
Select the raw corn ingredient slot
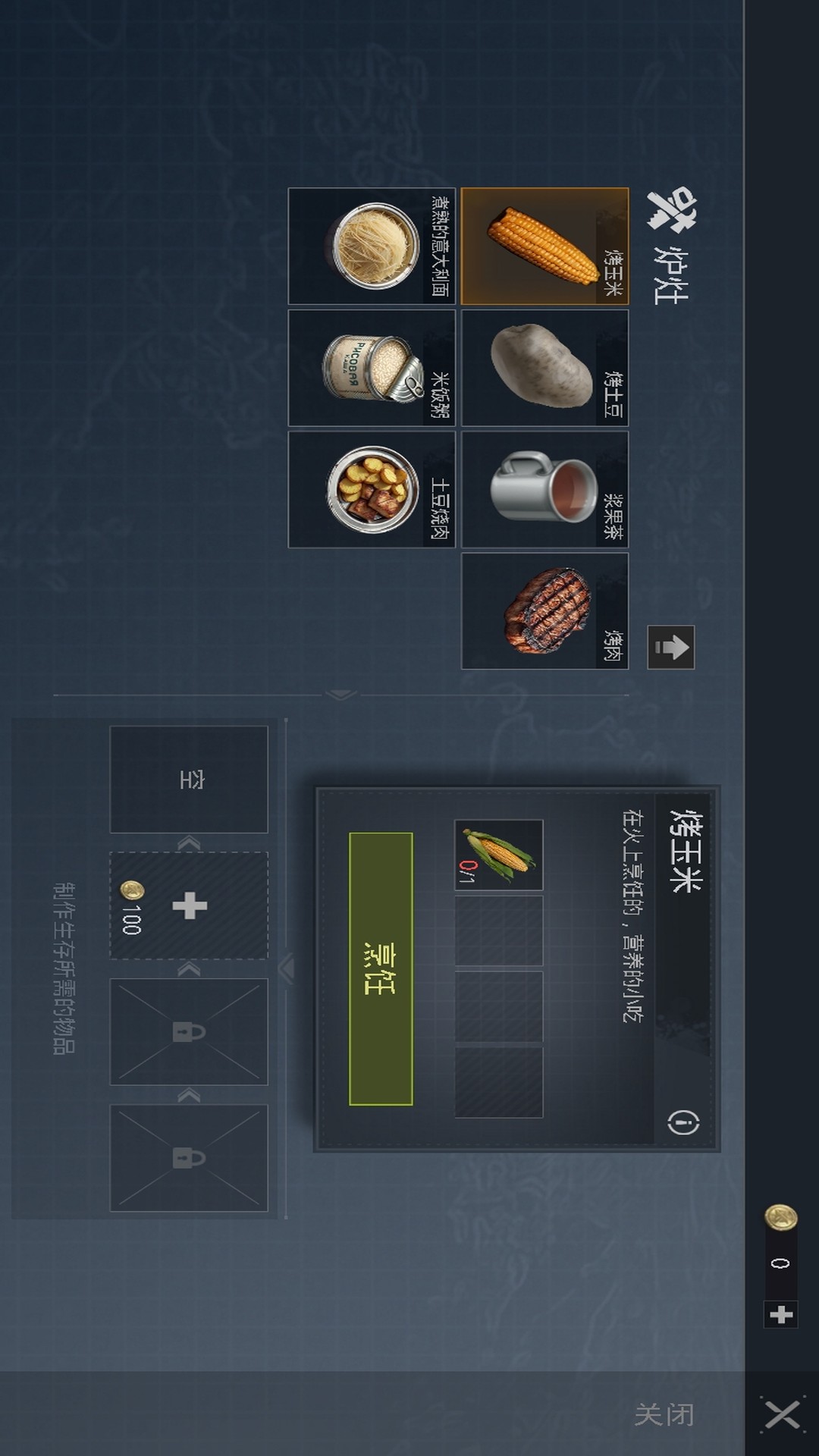pos(498,855)
